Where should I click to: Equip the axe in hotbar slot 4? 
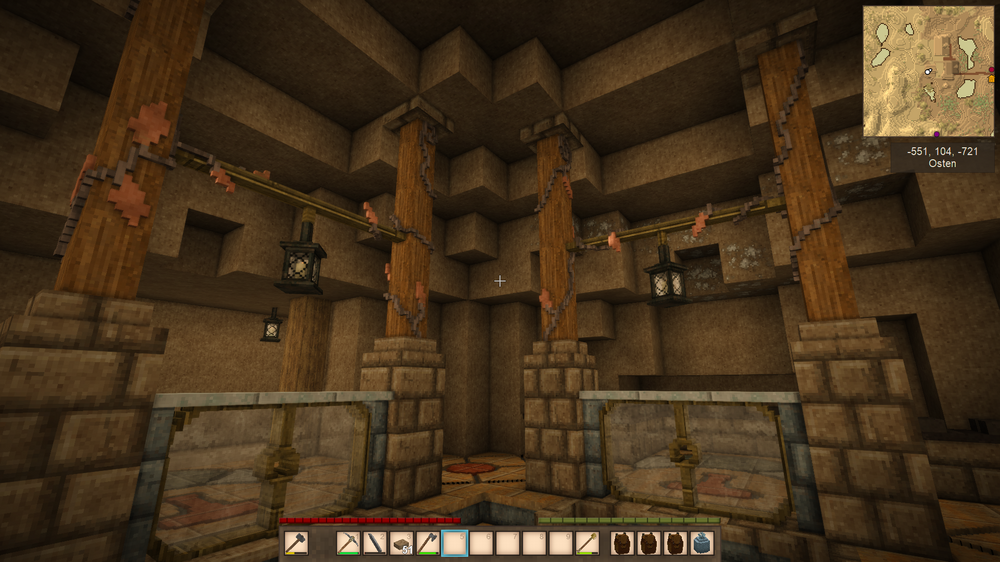tap(428, 543)
